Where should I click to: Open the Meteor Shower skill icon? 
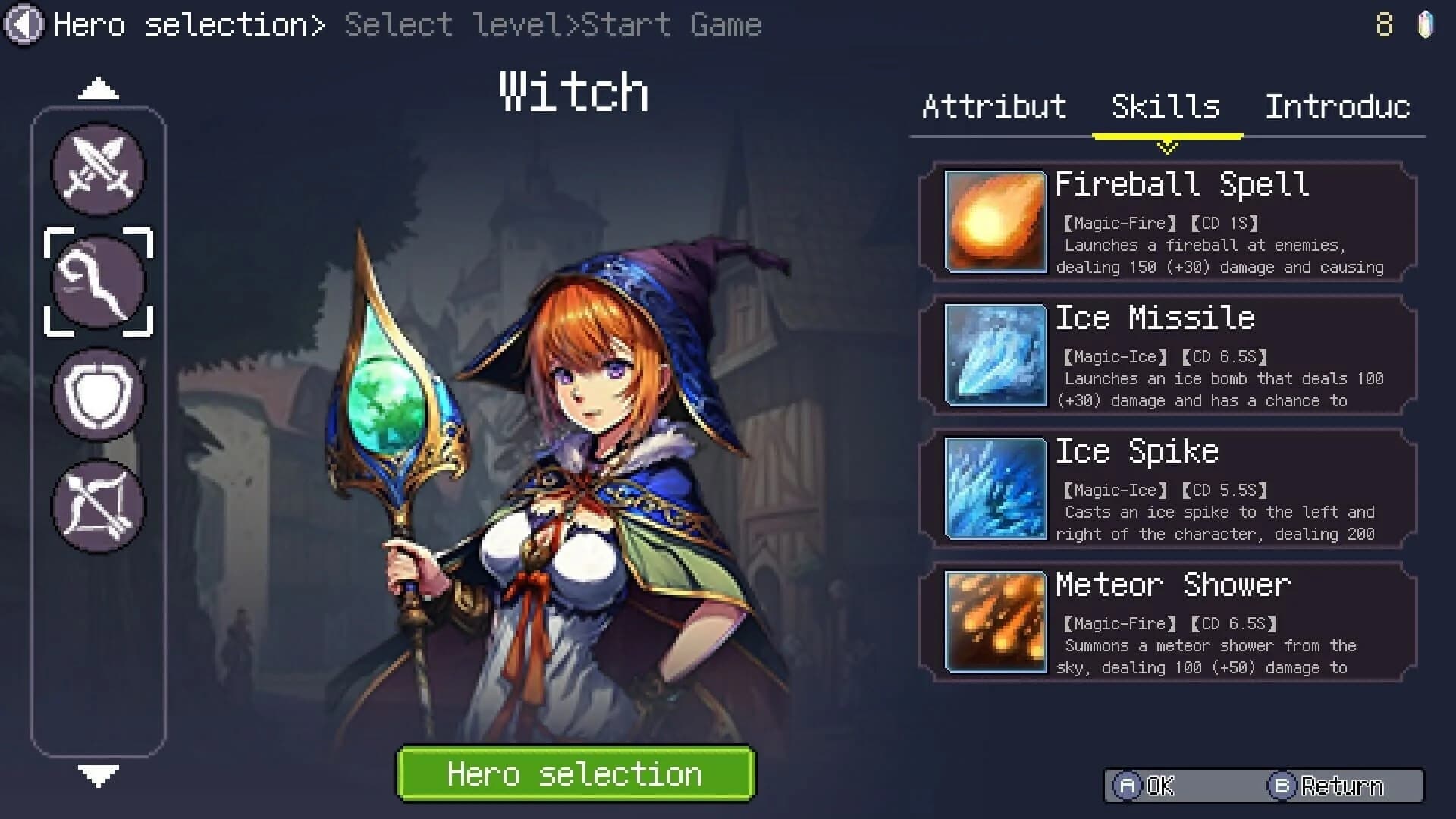pos(994,620)
